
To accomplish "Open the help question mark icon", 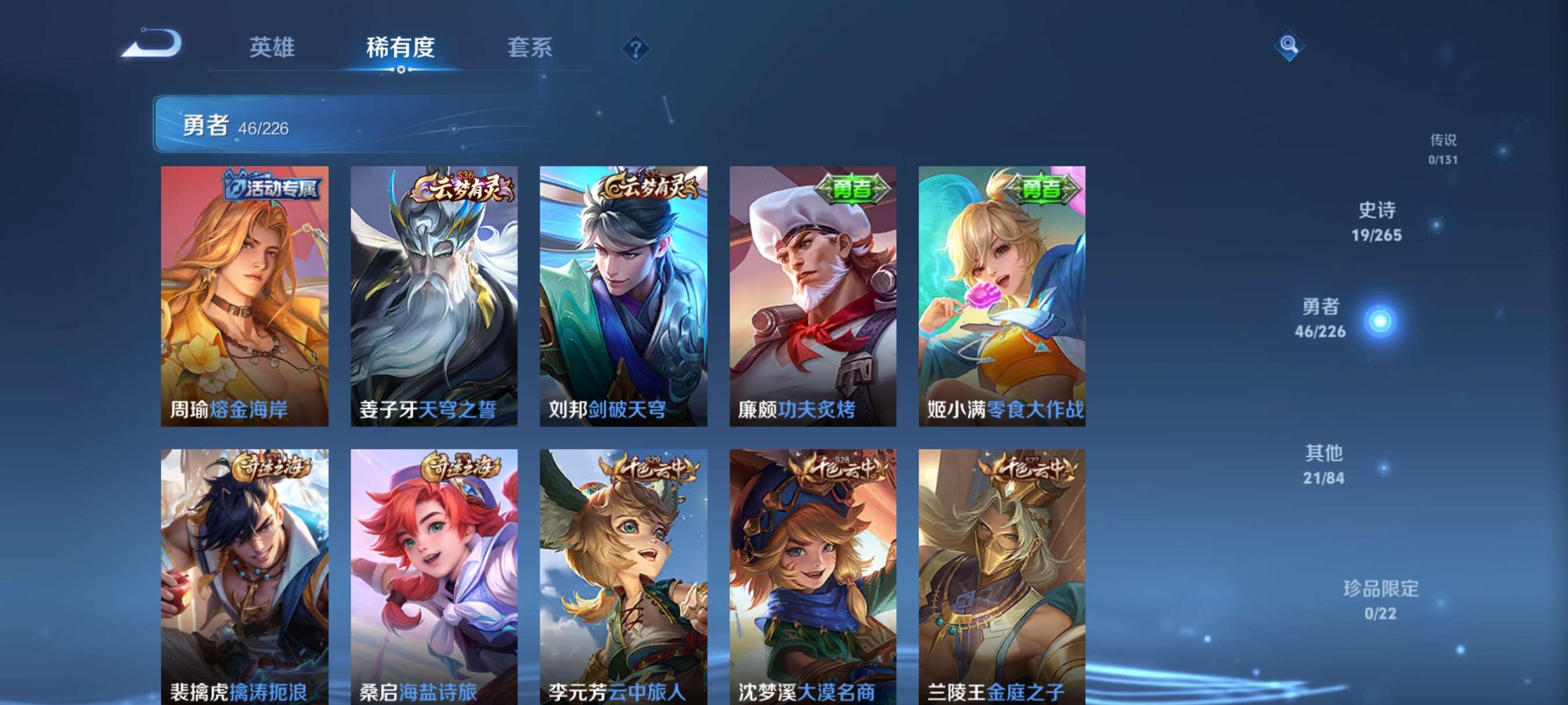I will [635, 50].
